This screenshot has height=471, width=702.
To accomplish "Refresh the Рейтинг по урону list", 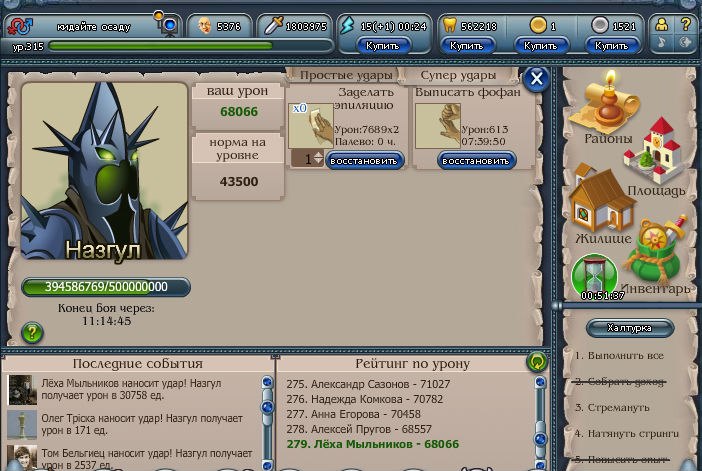I will coord(537,362).
